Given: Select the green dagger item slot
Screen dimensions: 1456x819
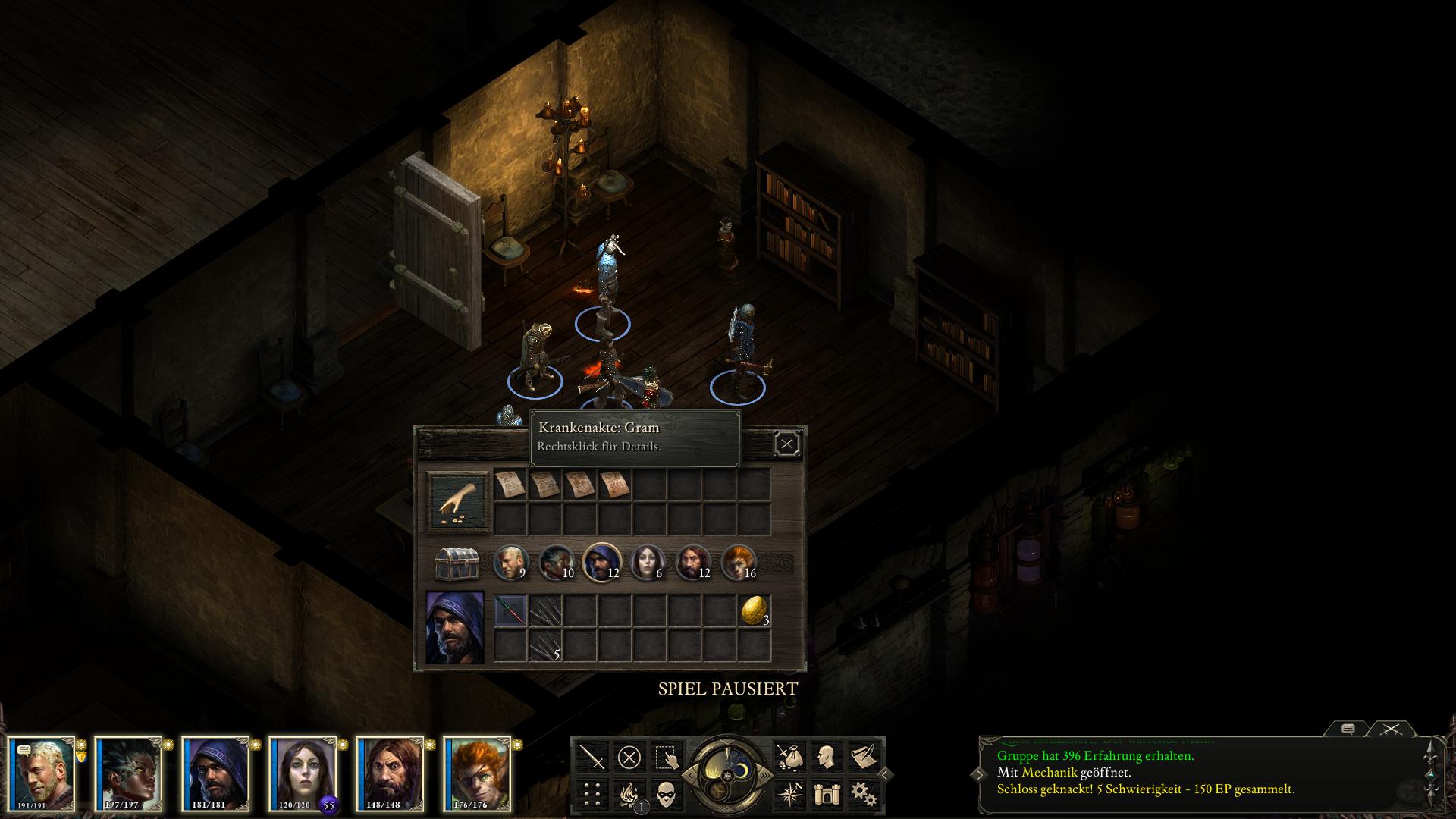Looking at the screenshot, I should click(x=510, y=610).
